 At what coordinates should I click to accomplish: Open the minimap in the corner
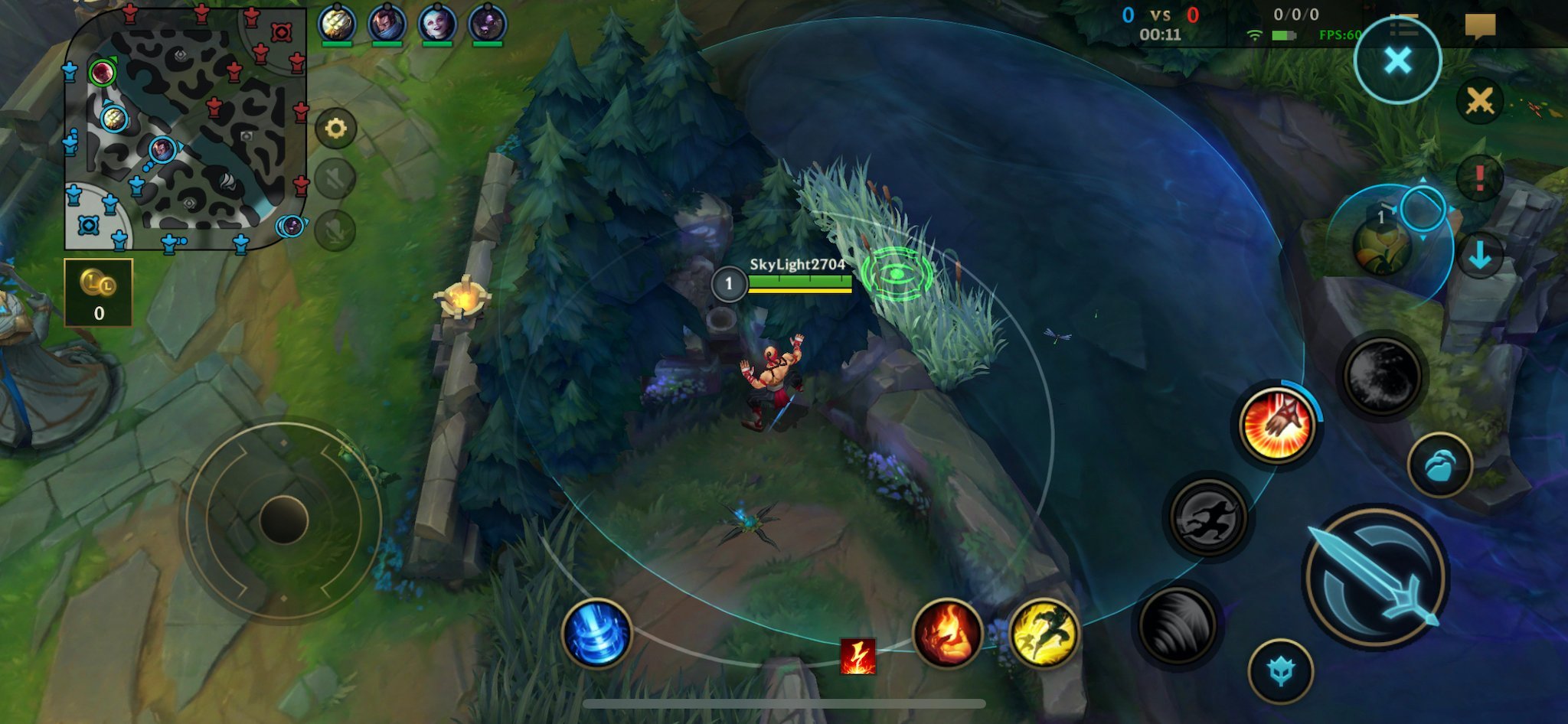click(x=185, y=129)
